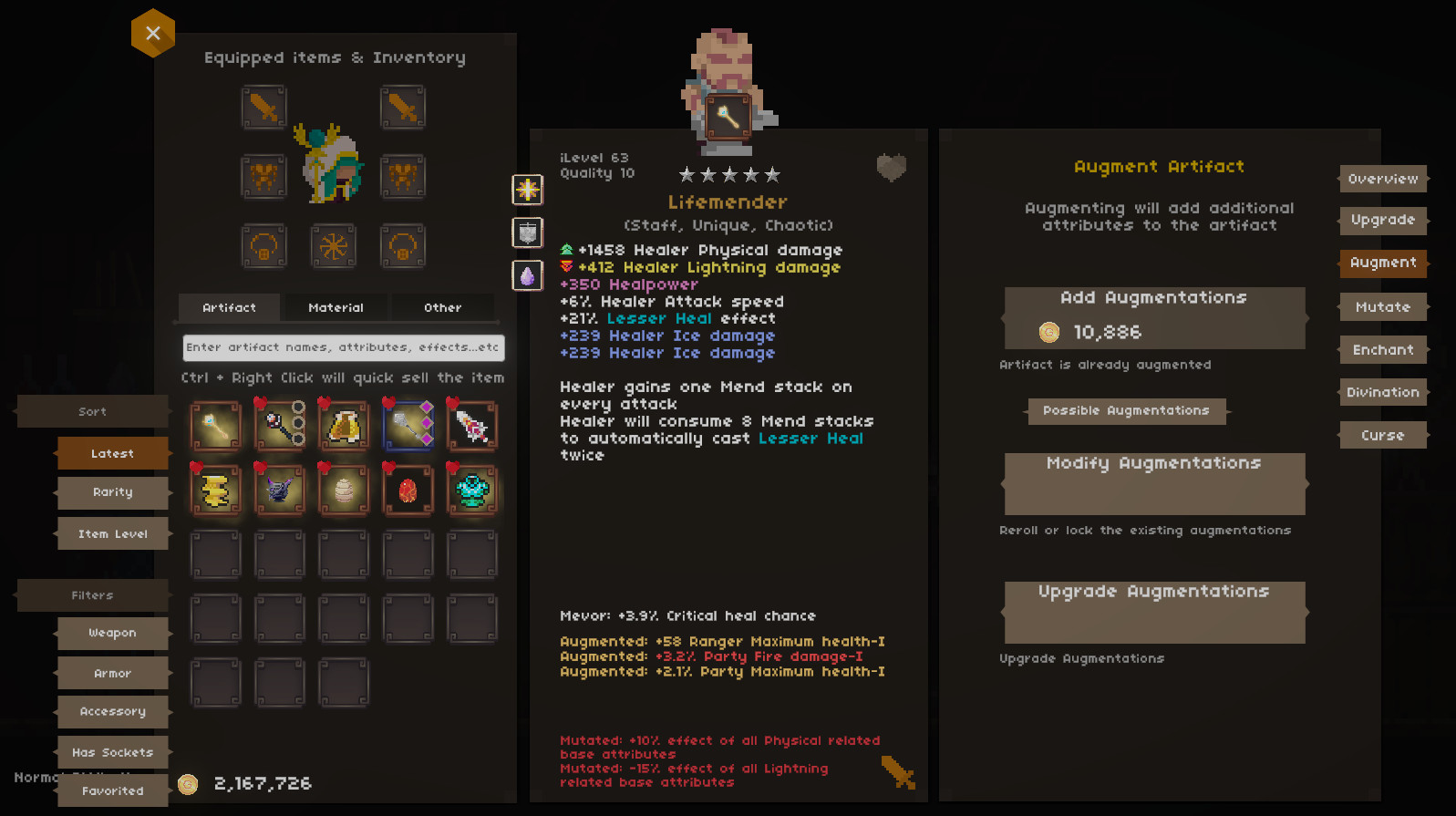
Task: Select the purple socketed staff artifact
Action: [x=408, y=425]
